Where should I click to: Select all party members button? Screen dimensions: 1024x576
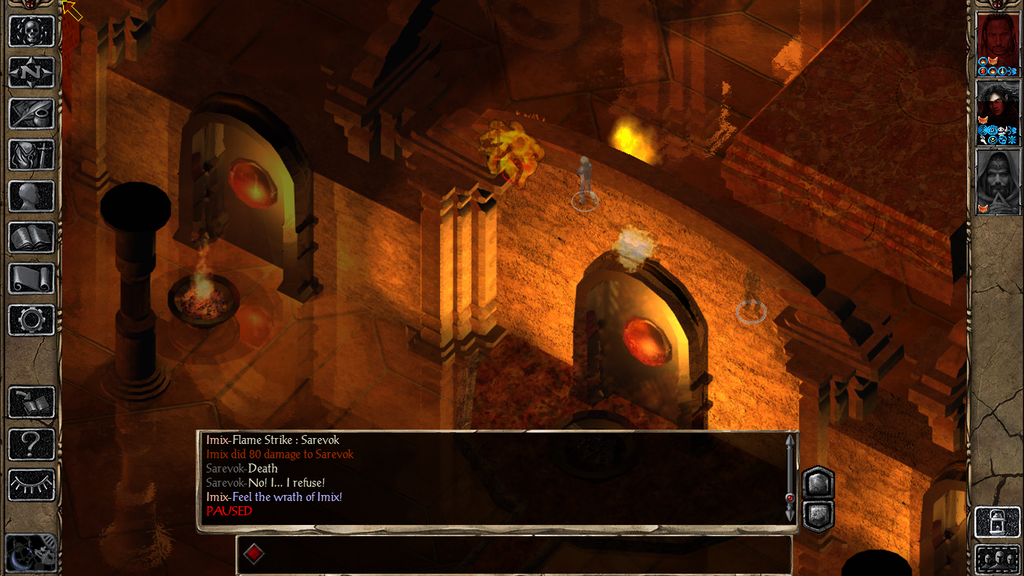coord(997,558)
